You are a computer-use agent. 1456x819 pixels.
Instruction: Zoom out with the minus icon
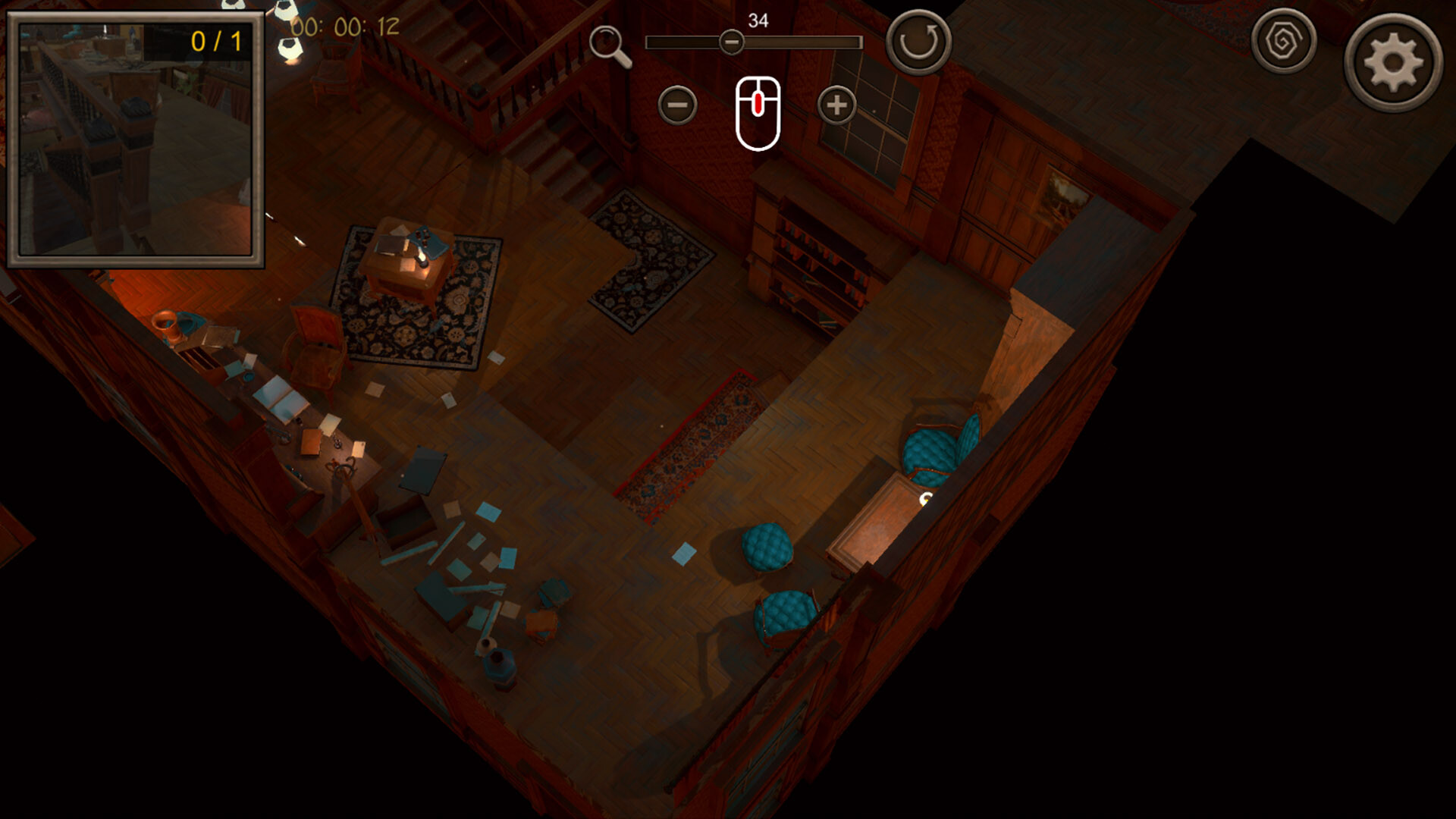click(677, 104)
